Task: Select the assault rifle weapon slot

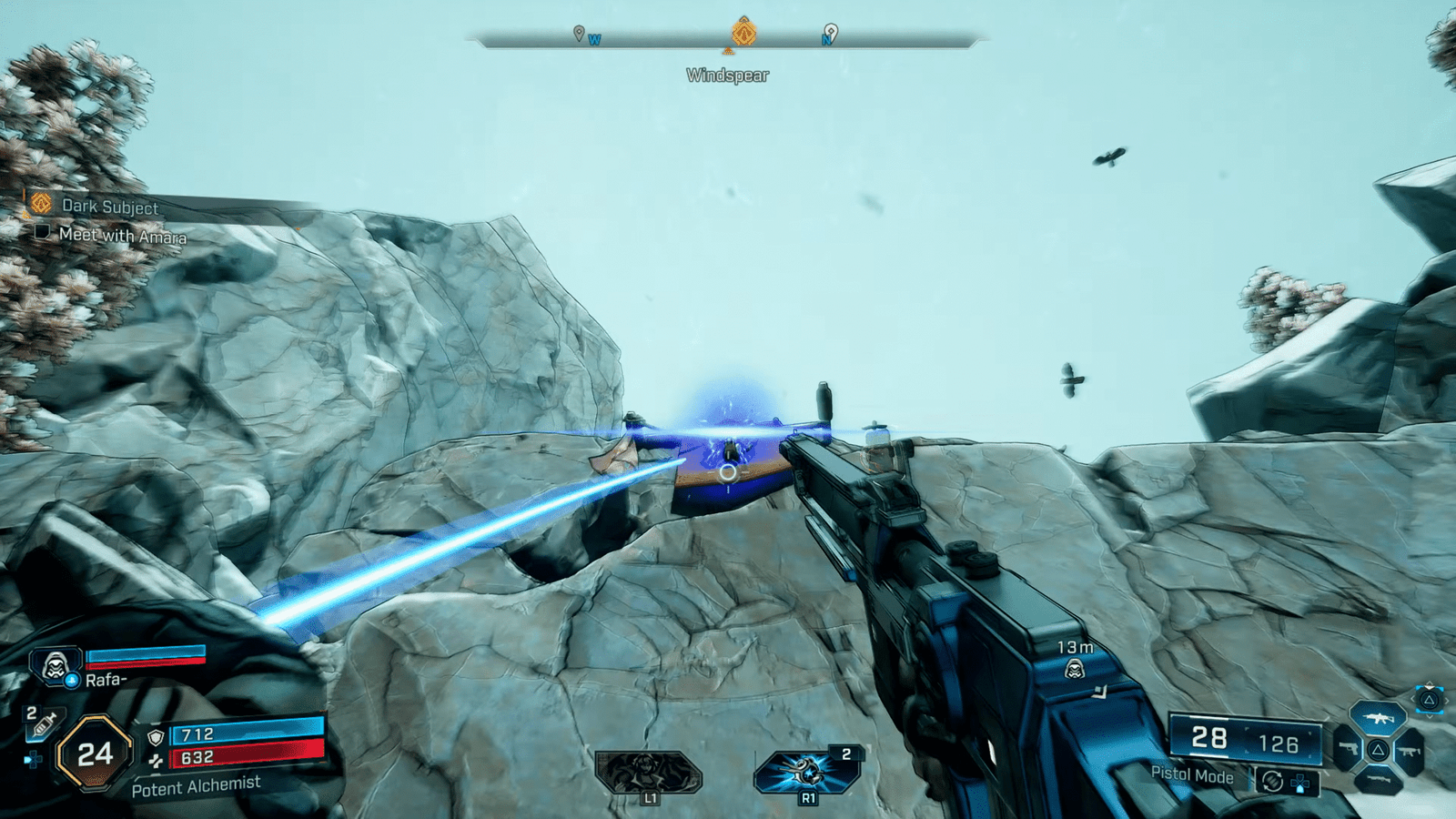Action: [1378, 719]
